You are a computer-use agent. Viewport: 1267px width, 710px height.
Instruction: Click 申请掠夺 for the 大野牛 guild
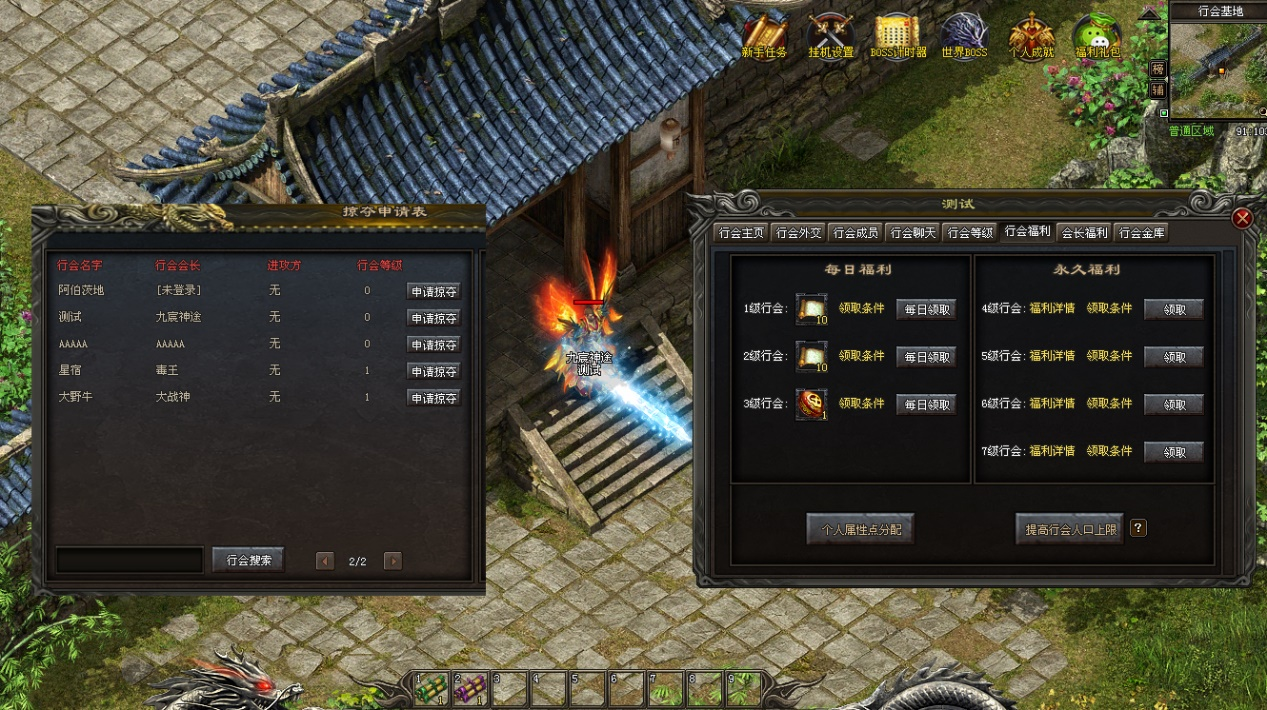(433, 398)
